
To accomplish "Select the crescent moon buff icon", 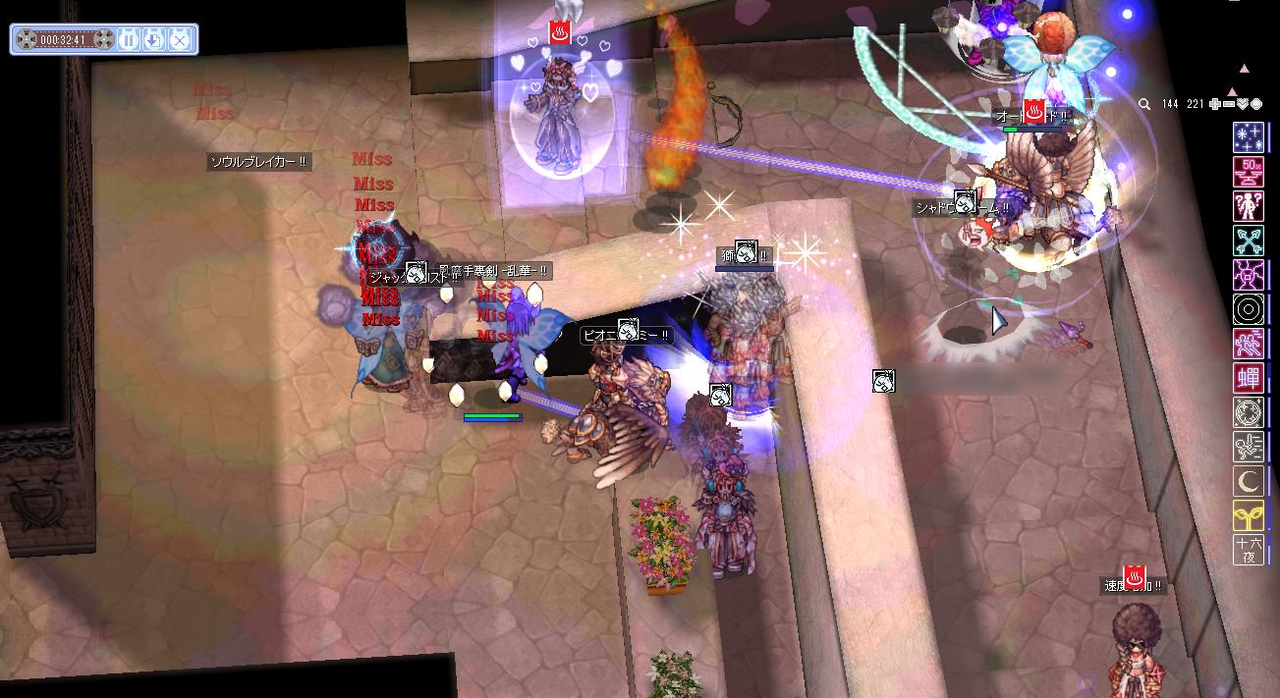I will pos(1248,481).
